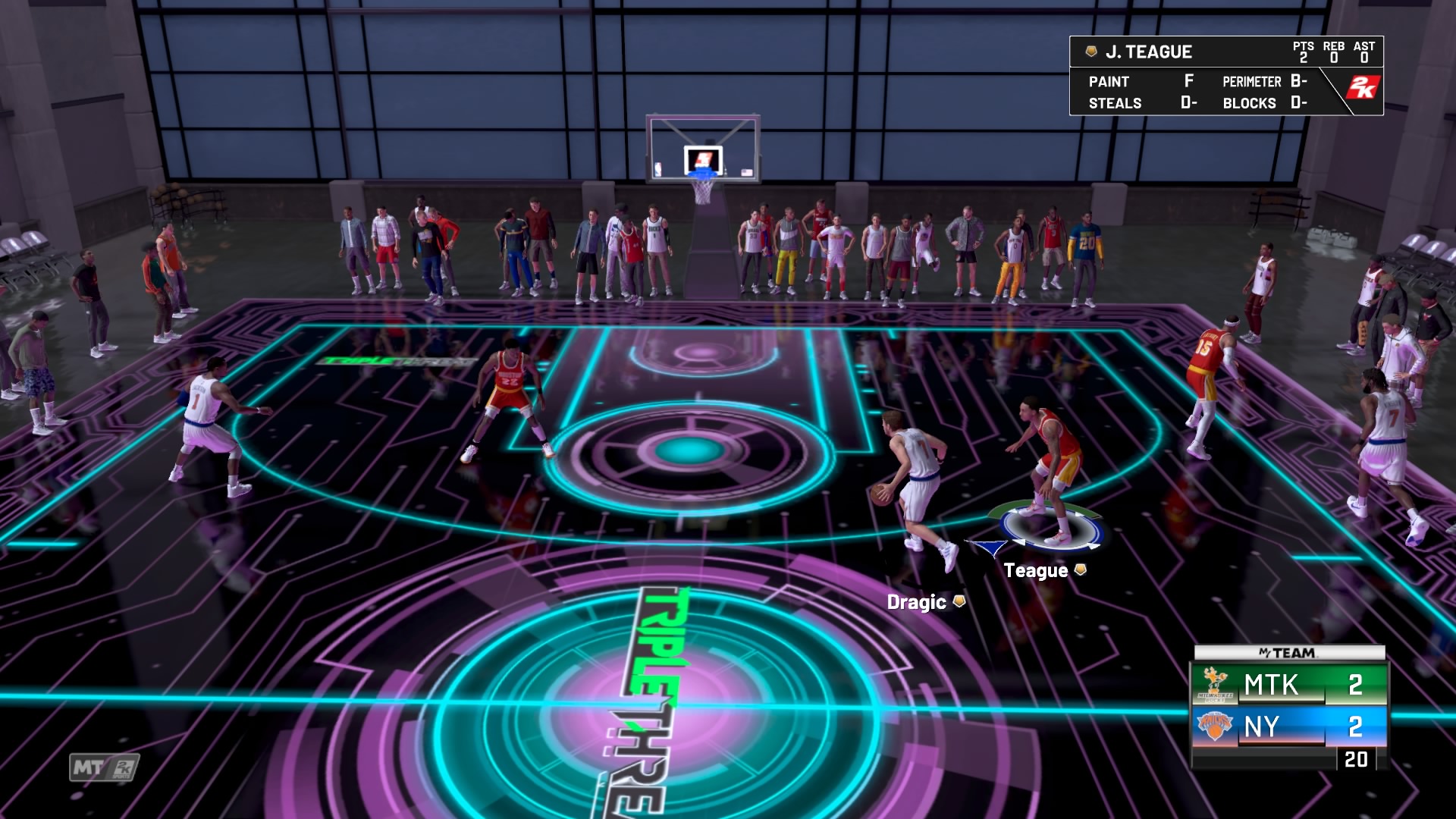
Task: Click the gold badge next to J. Teague
Action: point(1091,52)
